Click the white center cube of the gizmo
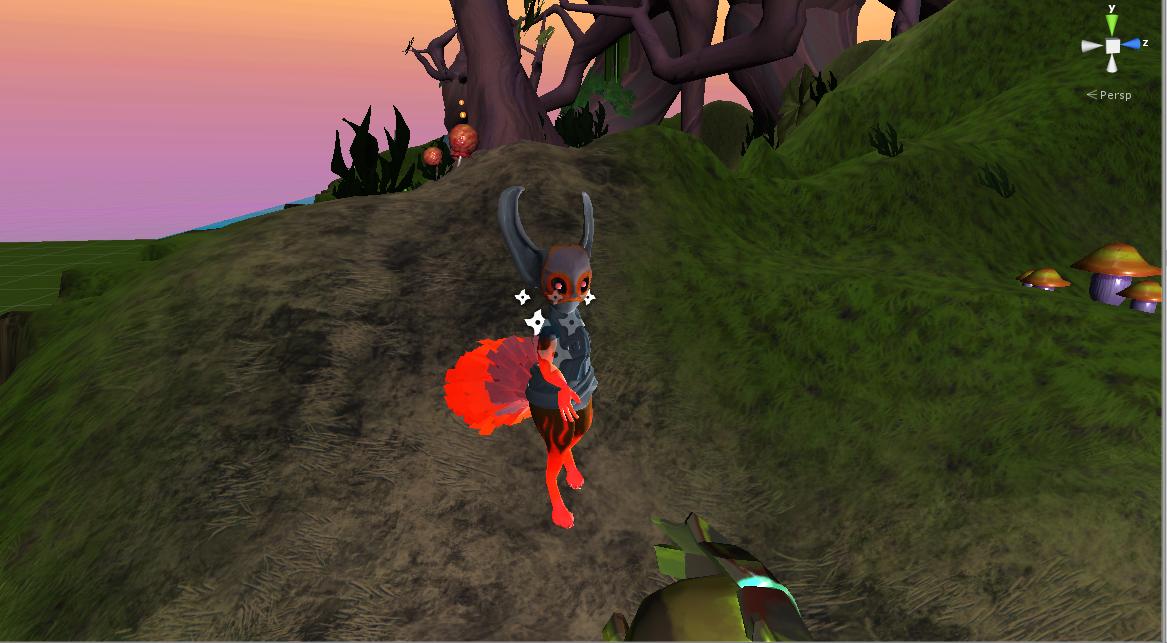1167x643 pixels. coord(1112,46)
